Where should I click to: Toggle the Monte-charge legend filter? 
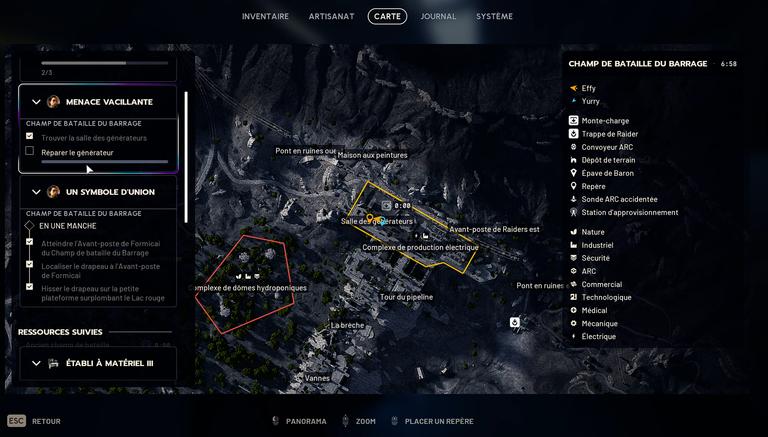pyautogui.click(x=574, y=121)
